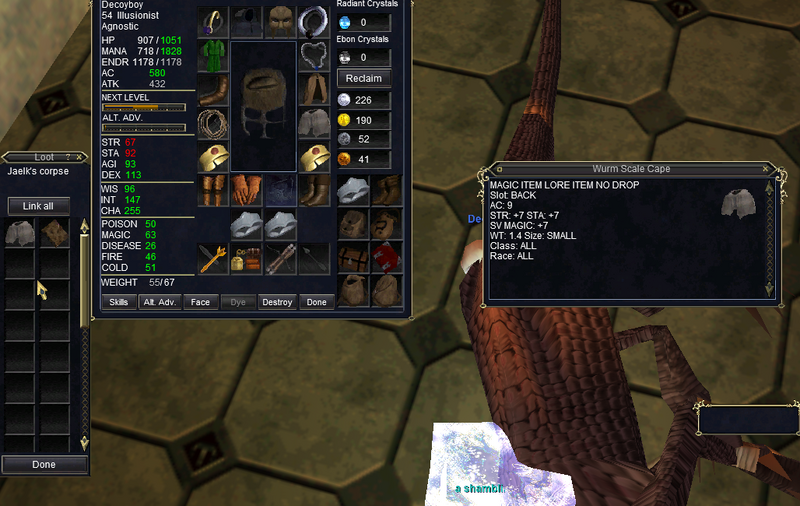This screenshot has height=506, width=800.
Task: Click the Destroy button
Action: pos(276,302)
